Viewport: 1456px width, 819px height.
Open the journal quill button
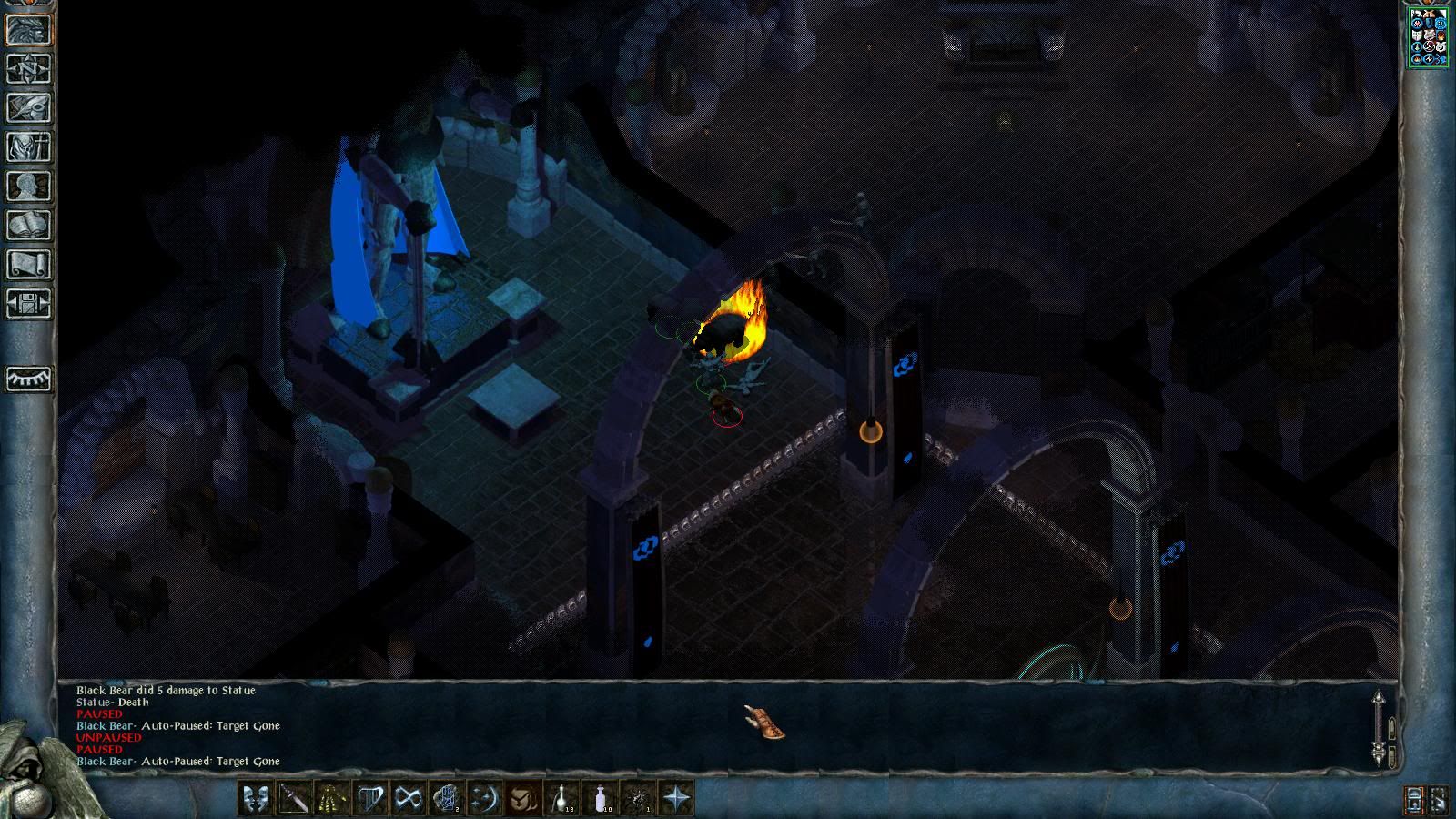(28, 108)
